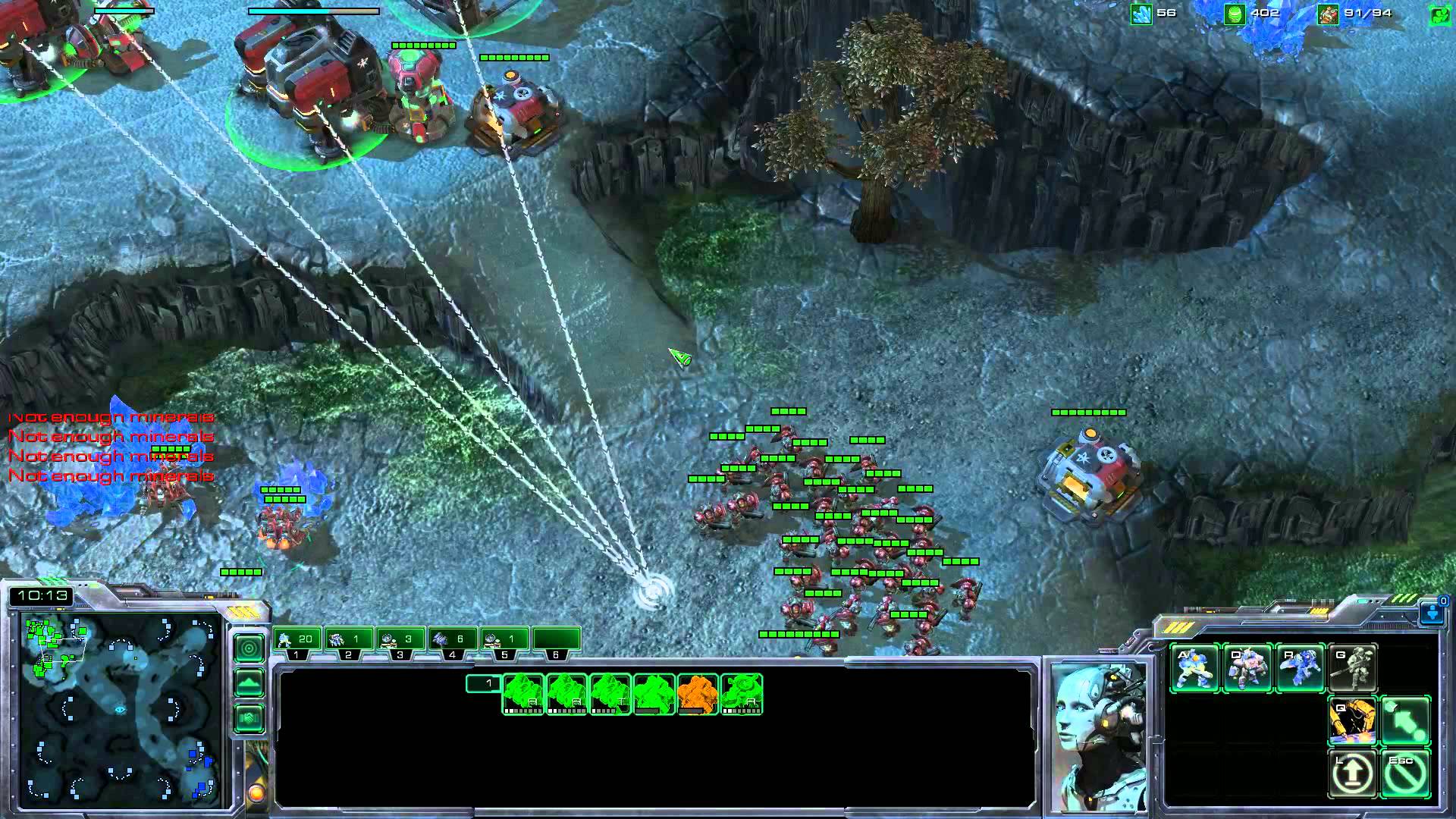Image resolution: width=1456 pixels, height=819 pixels.
Task: Cancel with the Esc command button
Action: [1405, 773]
